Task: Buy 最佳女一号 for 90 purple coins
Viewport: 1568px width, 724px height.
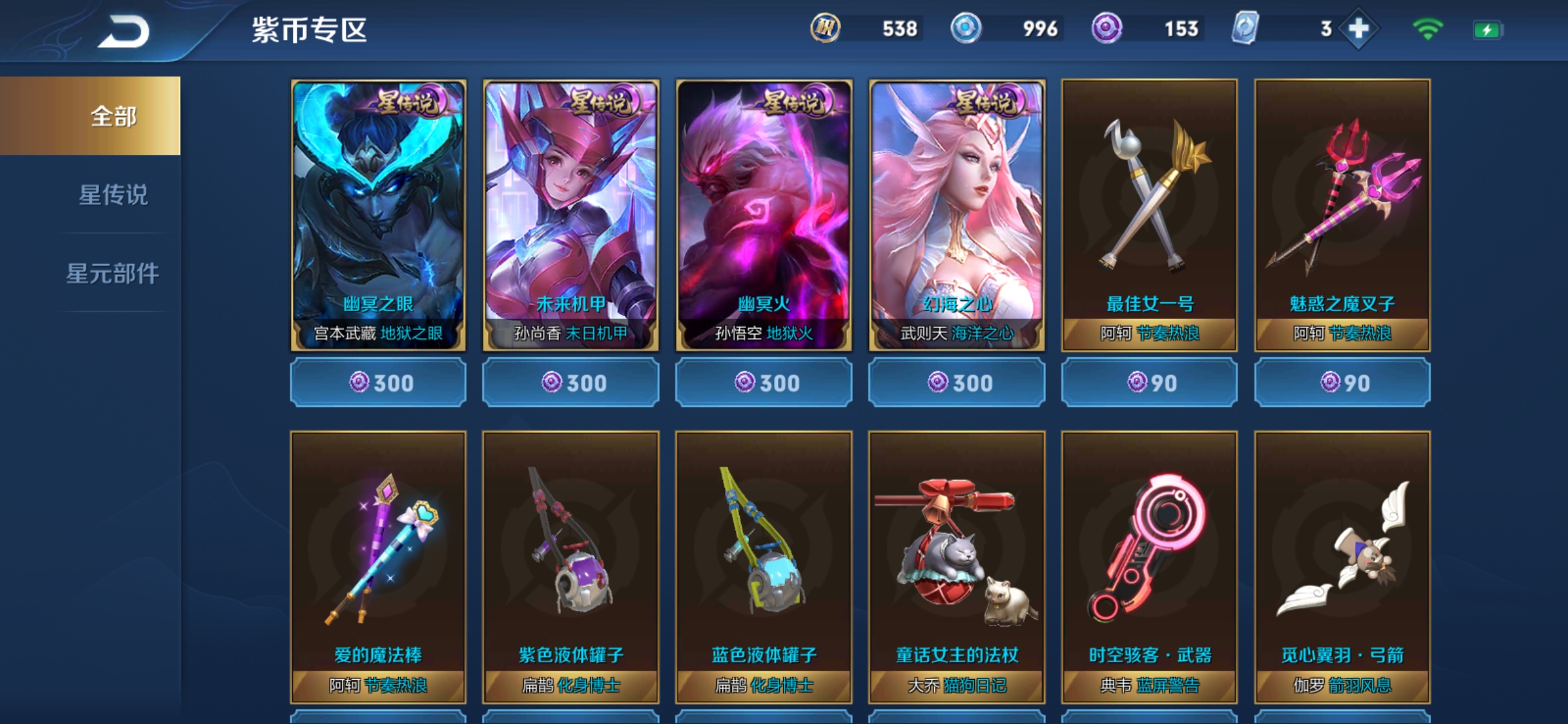Action: click(x=1150, y=383)
